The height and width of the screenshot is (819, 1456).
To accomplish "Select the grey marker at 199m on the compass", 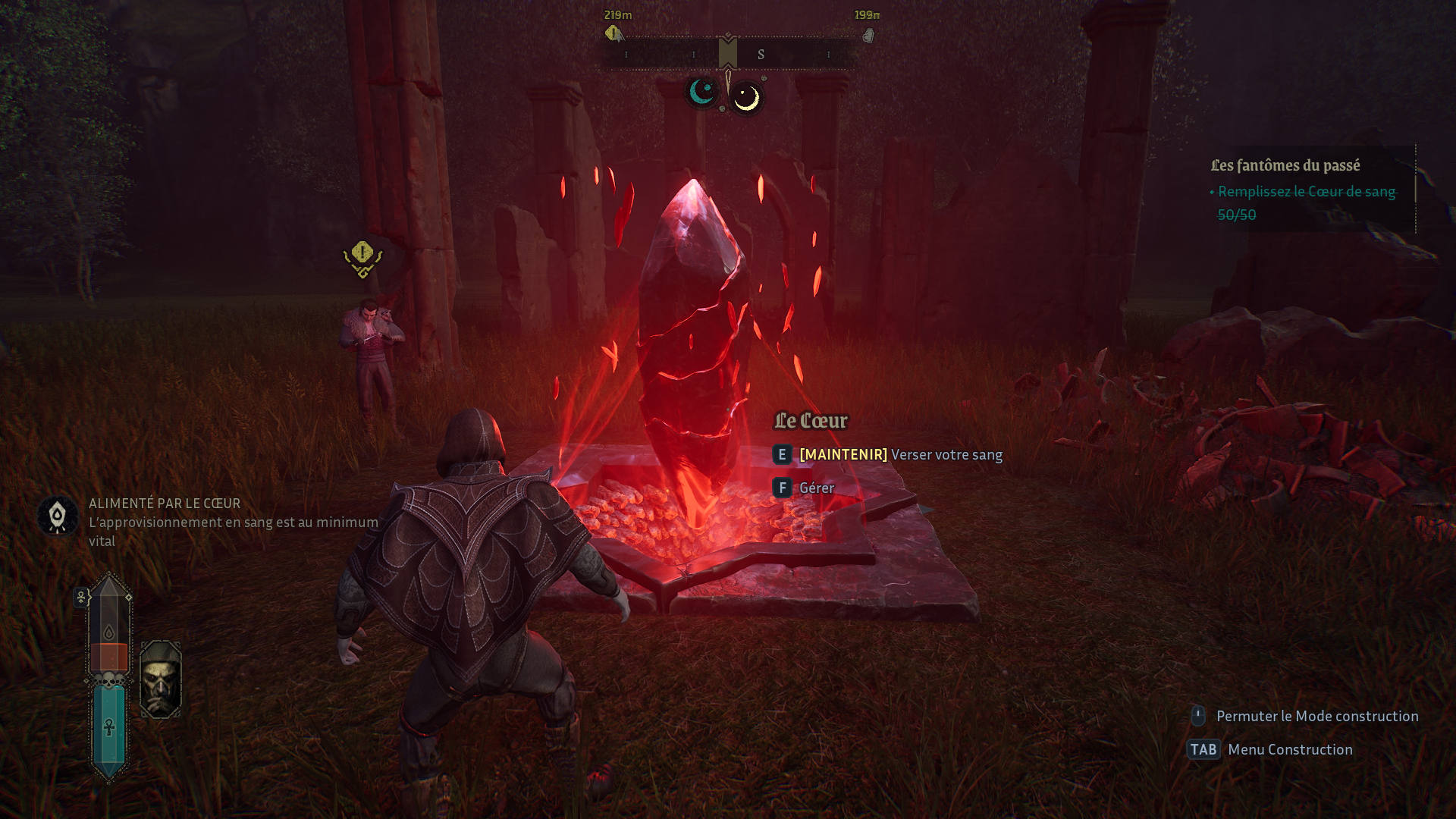I will click(868, 36).
